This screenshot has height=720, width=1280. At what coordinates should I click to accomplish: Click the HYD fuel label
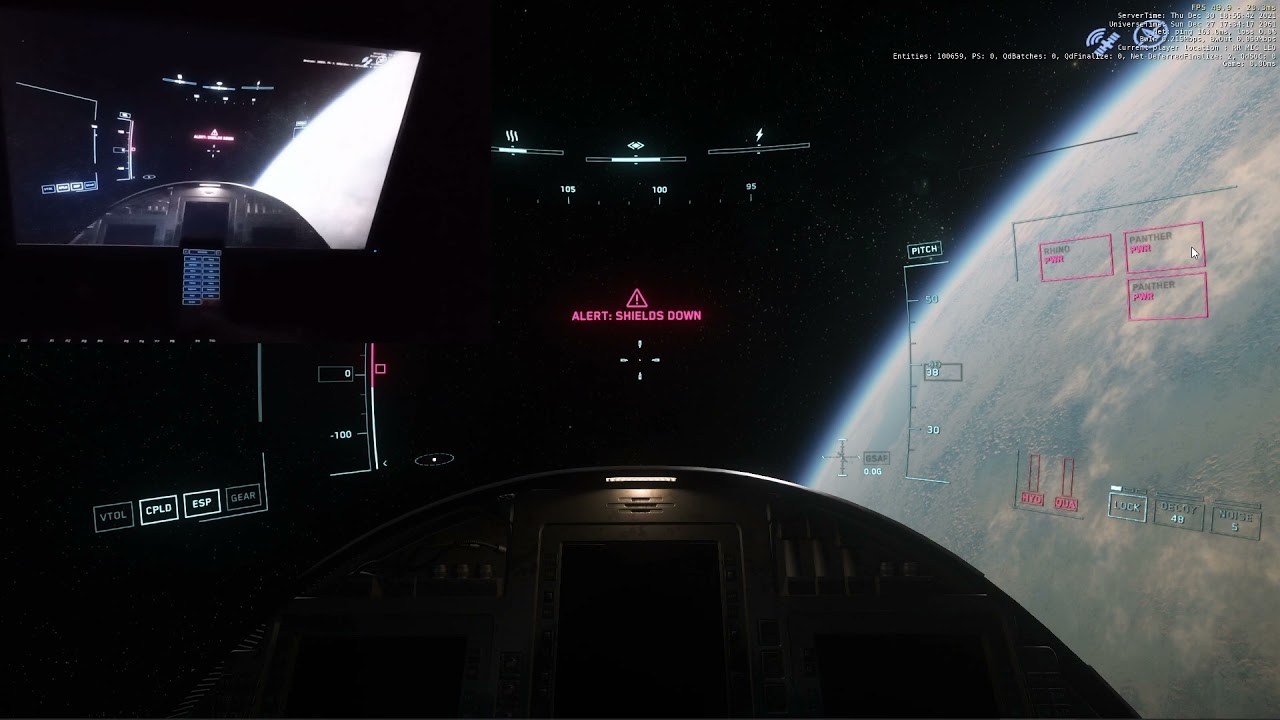[x=1032, y=498]
